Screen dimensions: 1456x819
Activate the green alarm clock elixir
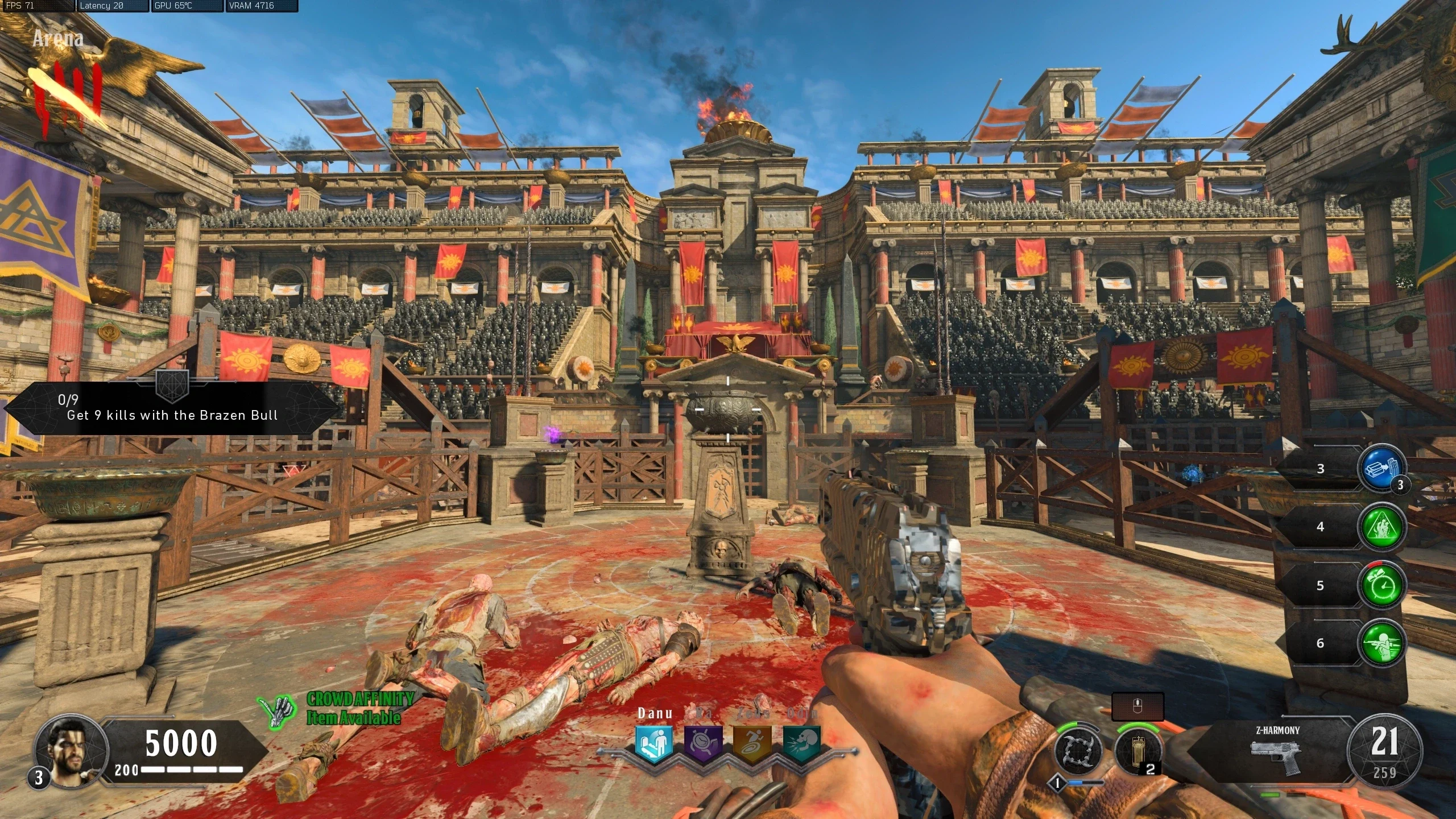click(1381, 585)
